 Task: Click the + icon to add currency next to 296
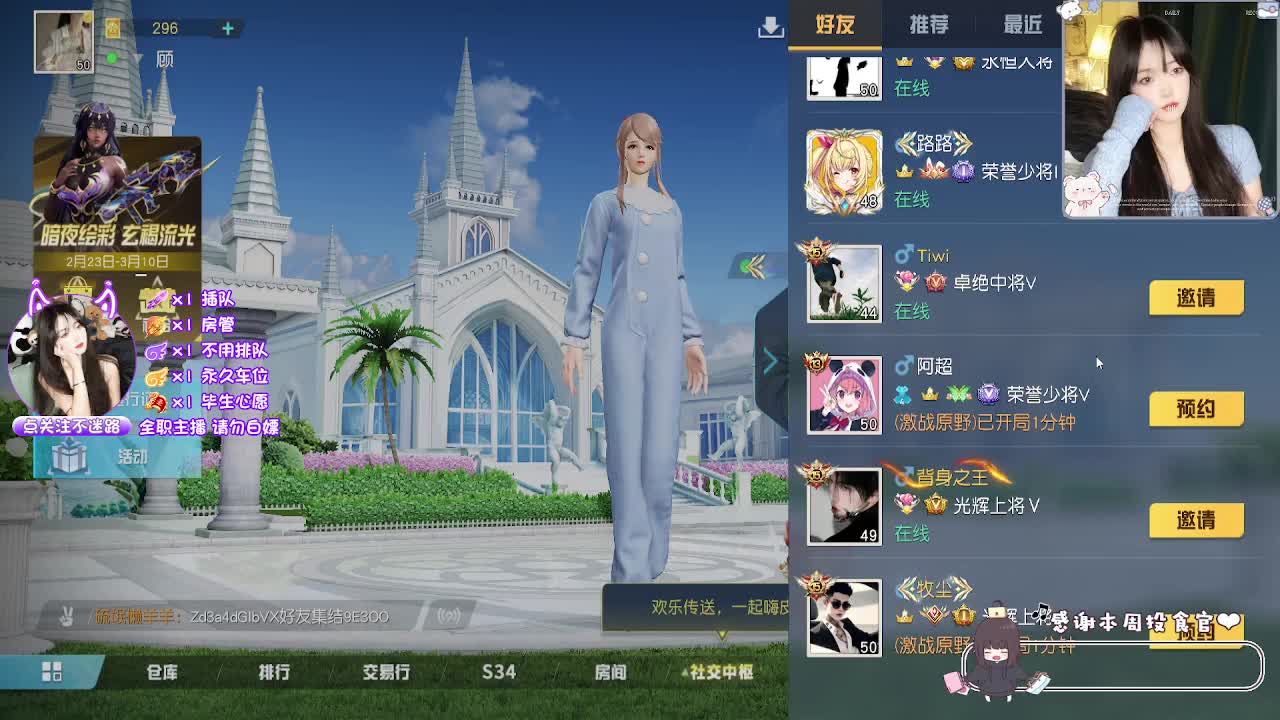tap(228, 28)
